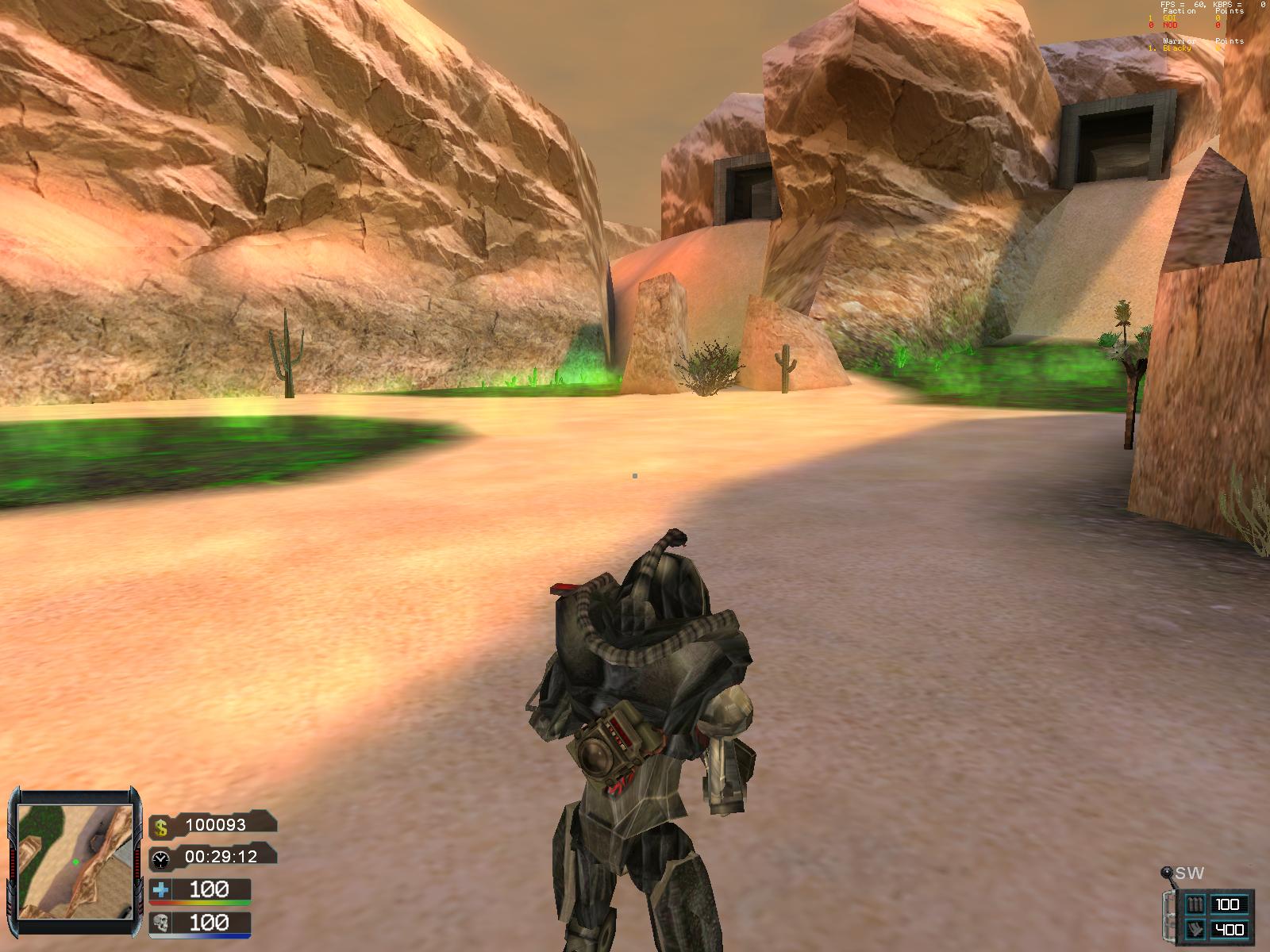Click the reserve ammo belt icon
Image resolution: width=1270 pixels, height=952 pixels.
1195,929
